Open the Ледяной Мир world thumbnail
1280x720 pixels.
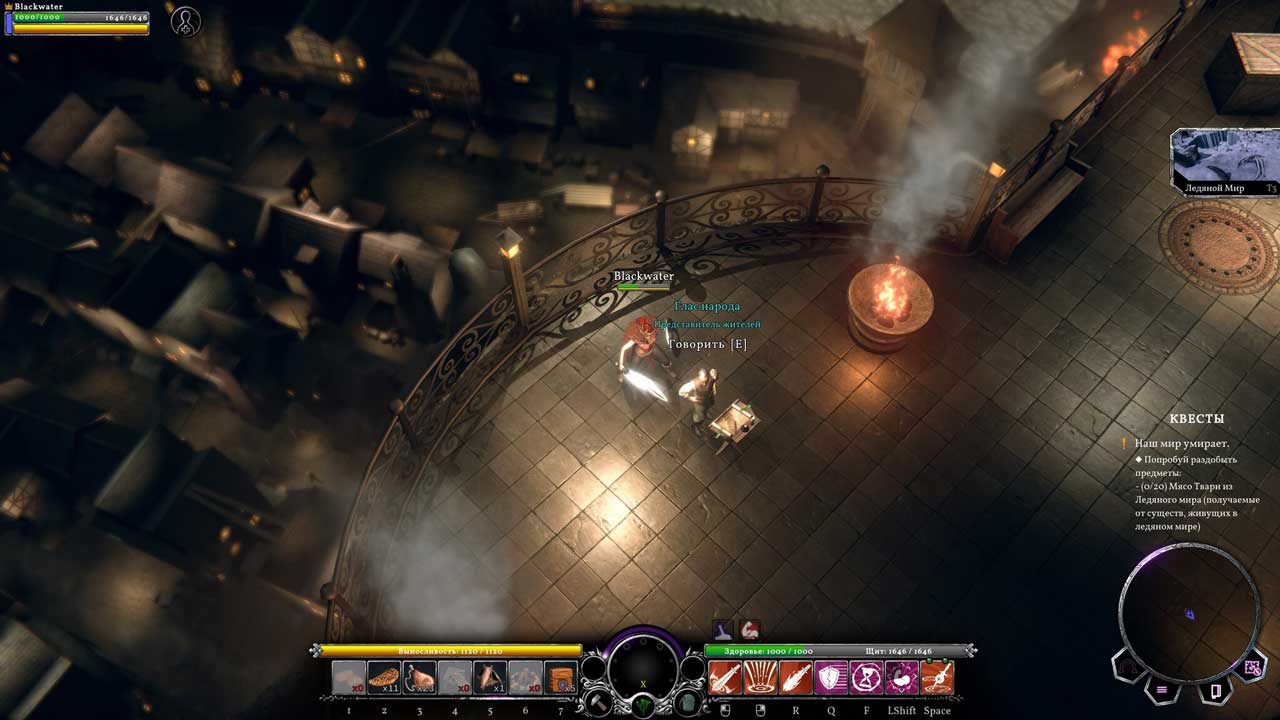tap(1224, 161)
